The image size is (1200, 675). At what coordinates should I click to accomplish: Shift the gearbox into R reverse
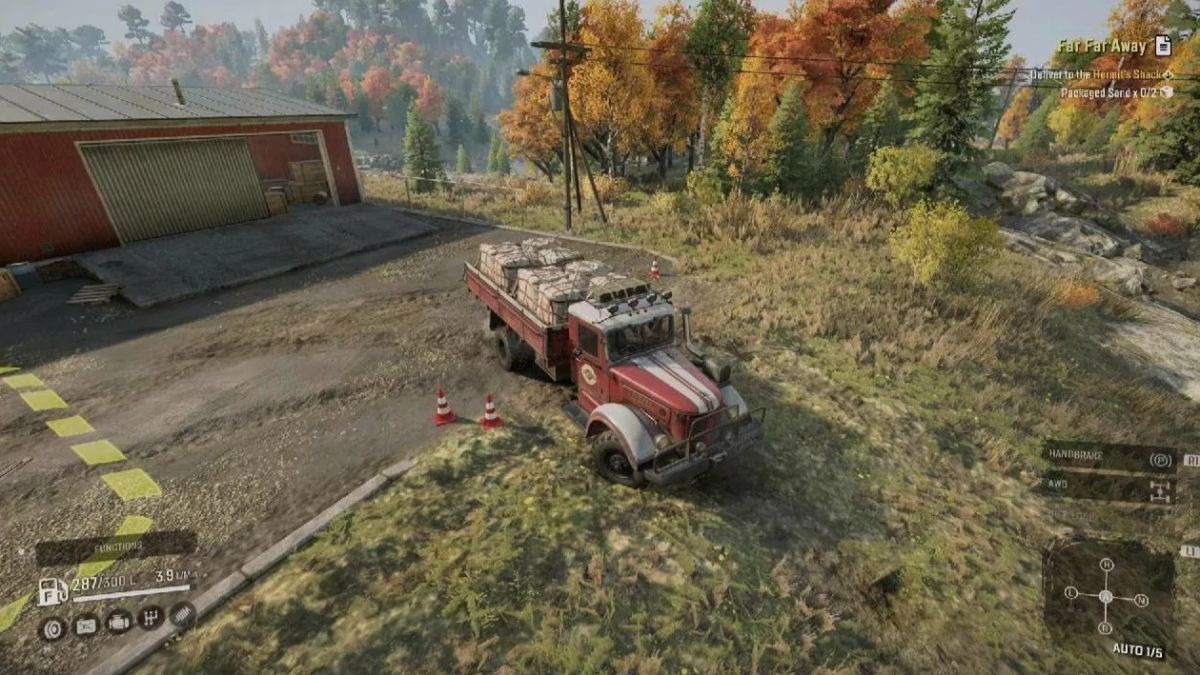click(x=1105, y=628)
